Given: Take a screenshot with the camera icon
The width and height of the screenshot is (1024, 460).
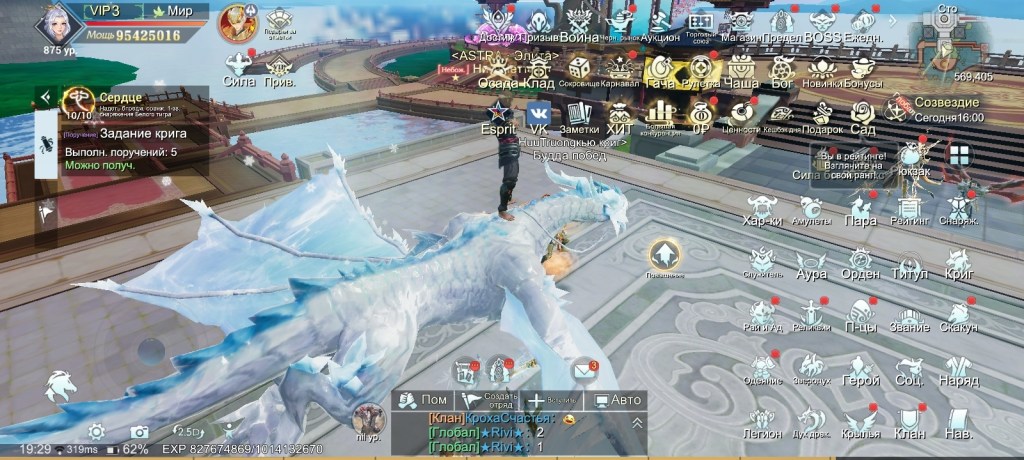Looking at the screenshot, I should (x=139, y=431).
